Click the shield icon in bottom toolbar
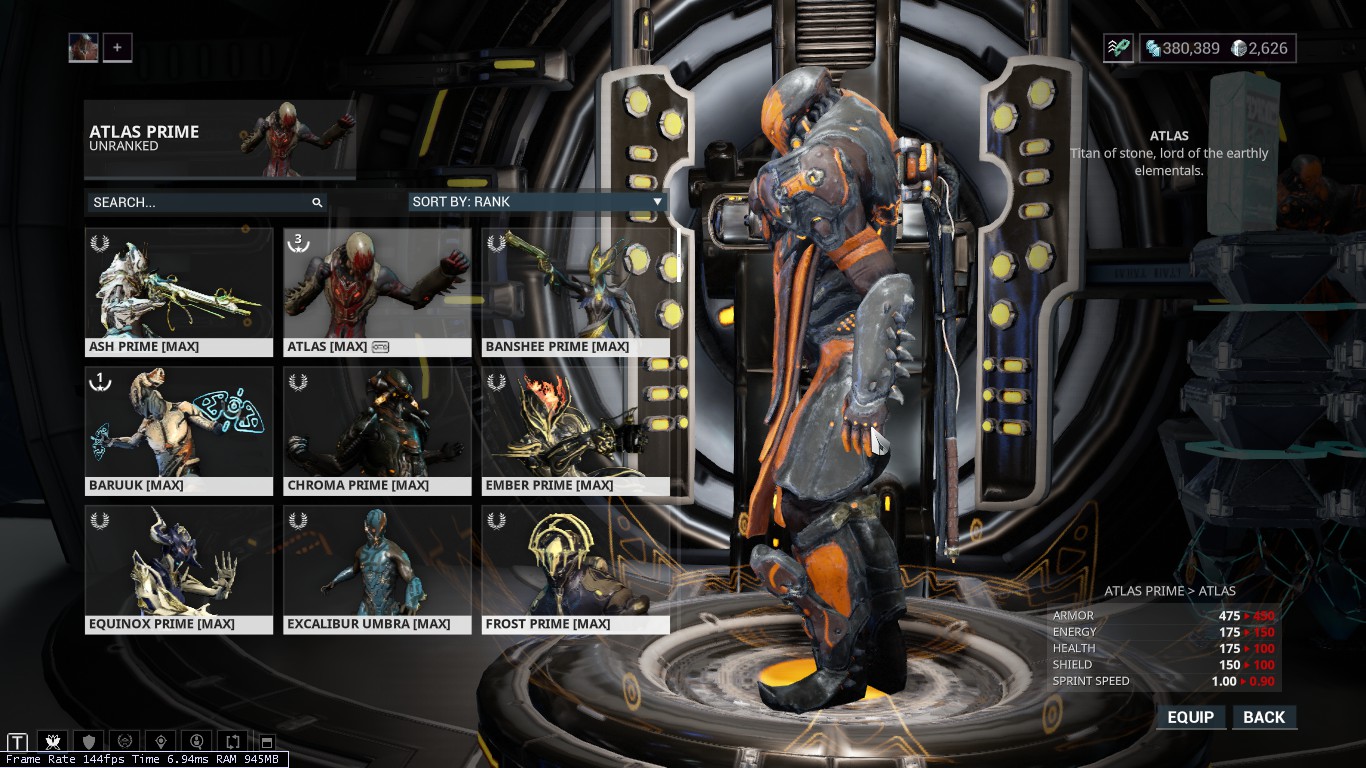The width and height of the screenshot is (1366, 768). coord(89,741)
